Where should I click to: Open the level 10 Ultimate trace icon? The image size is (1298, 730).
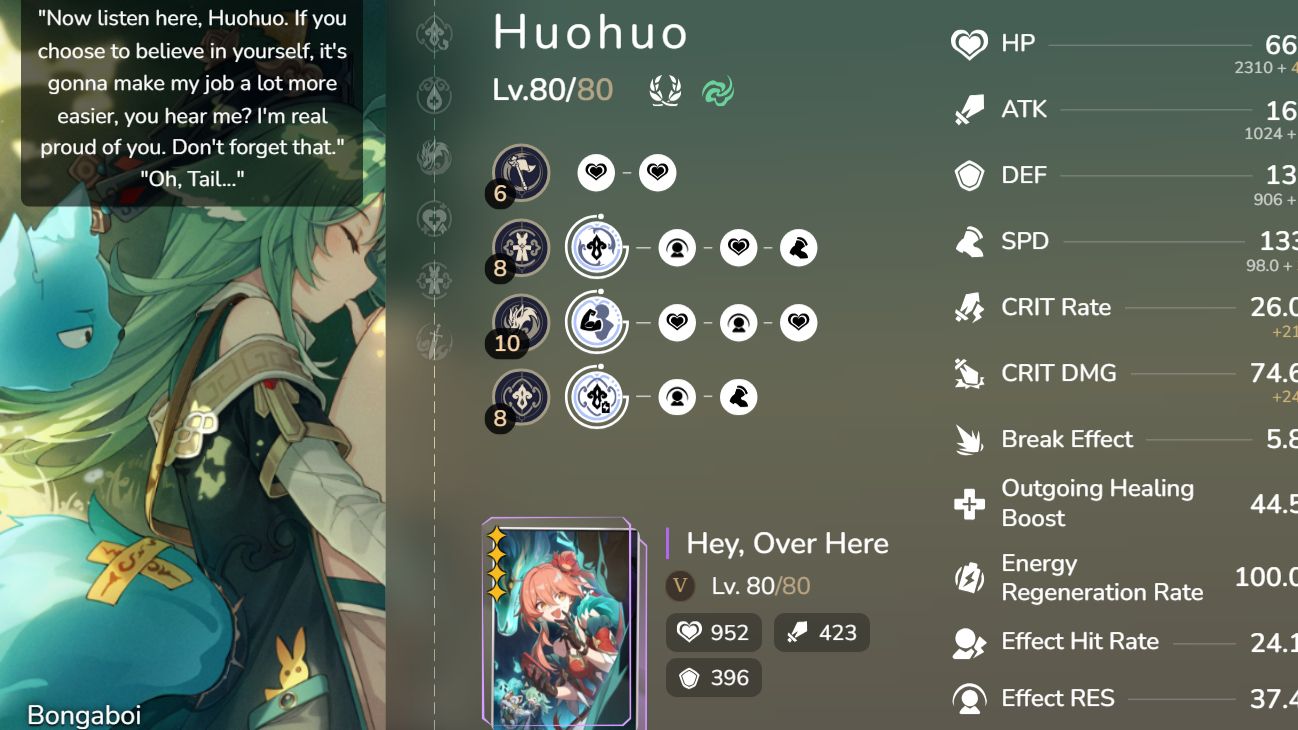(520, 322)
